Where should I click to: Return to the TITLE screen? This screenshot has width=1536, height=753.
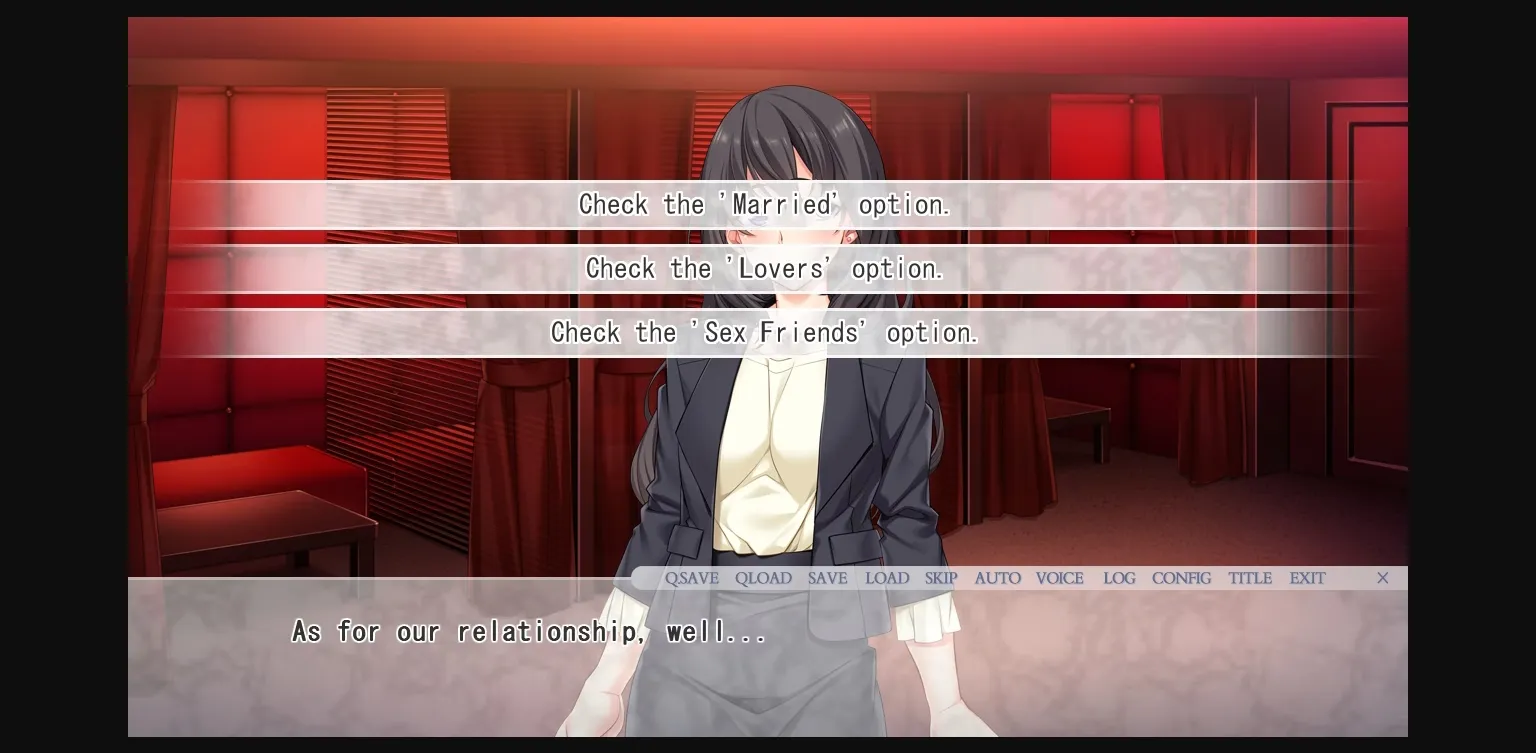point(1250,578)
